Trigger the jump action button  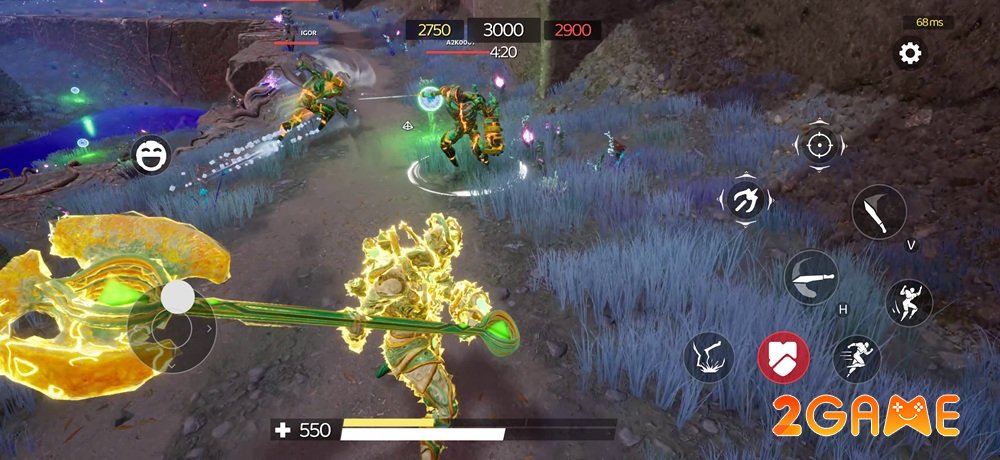click(908, 302)
